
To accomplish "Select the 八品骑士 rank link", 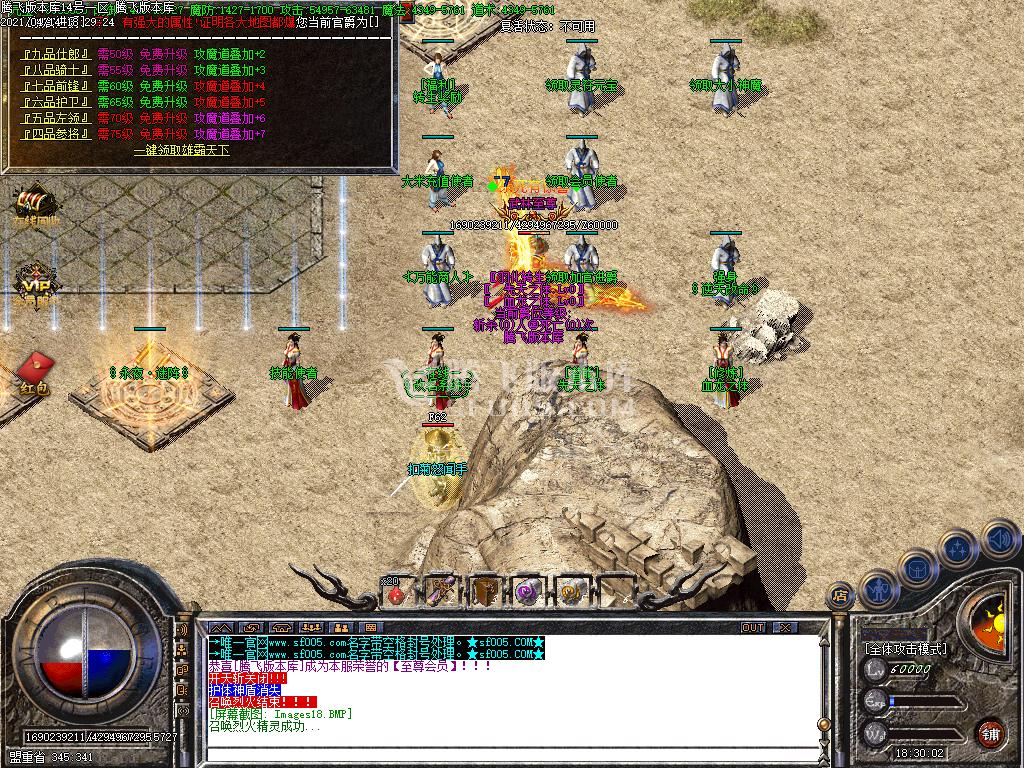I will tap(56, 70).
